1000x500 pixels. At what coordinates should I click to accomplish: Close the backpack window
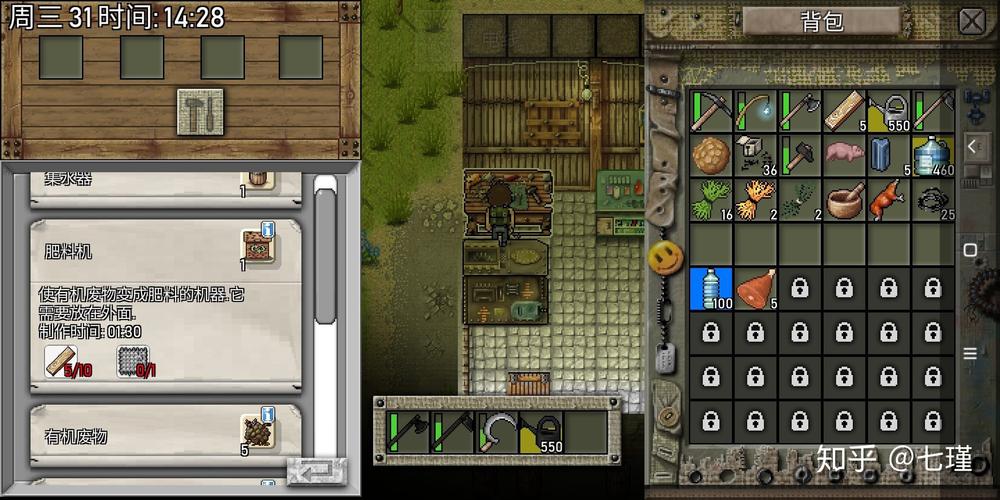click(971, 21)
